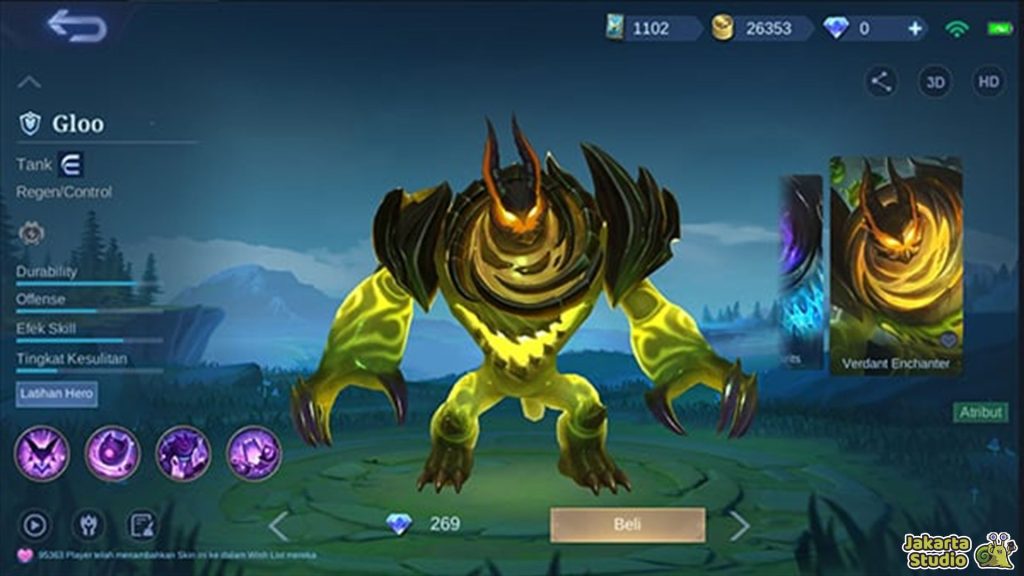
Task: View the fourth skill icon
Action: click(x=254, y=453)
